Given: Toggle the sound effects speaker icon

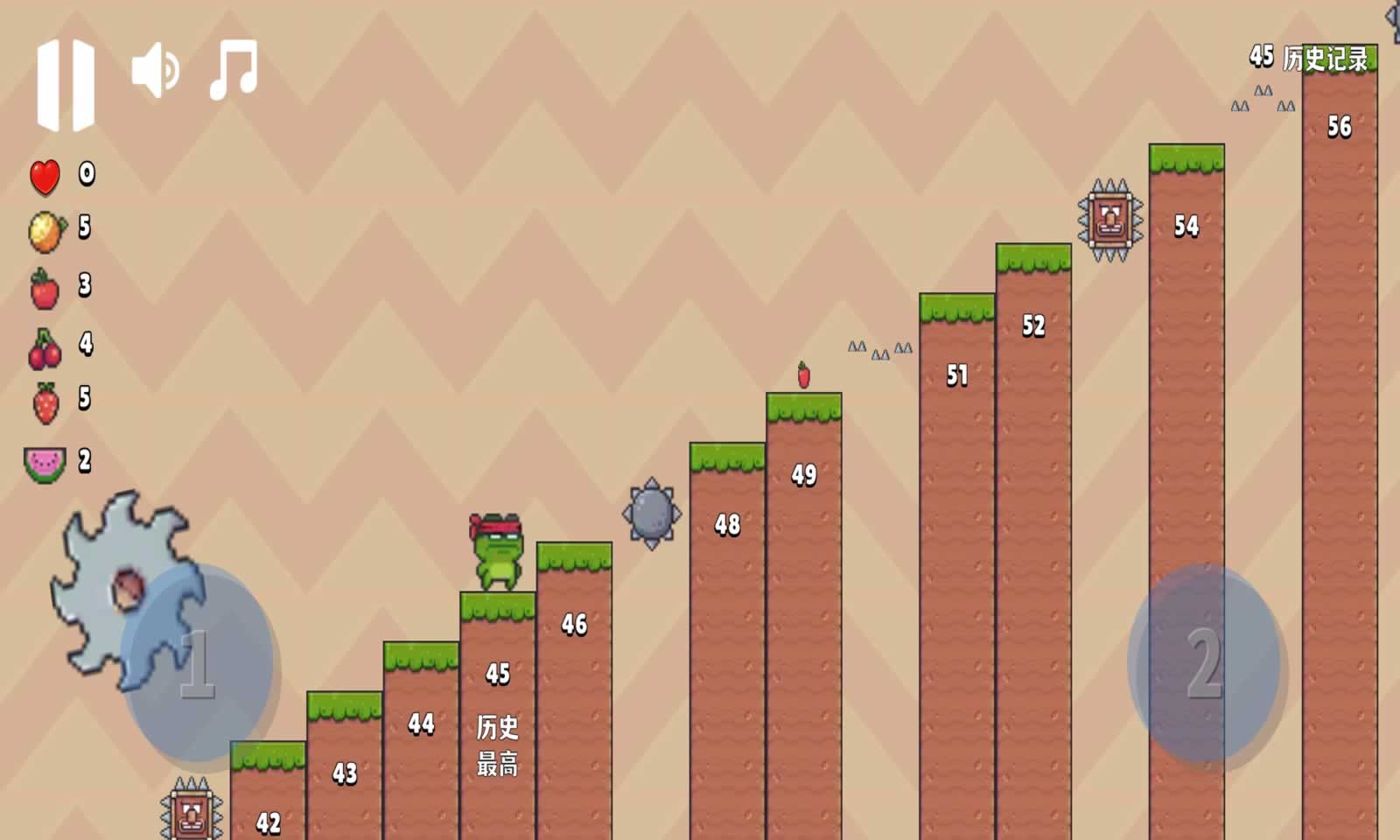Looking at the screenshot, I should [155, 70].
